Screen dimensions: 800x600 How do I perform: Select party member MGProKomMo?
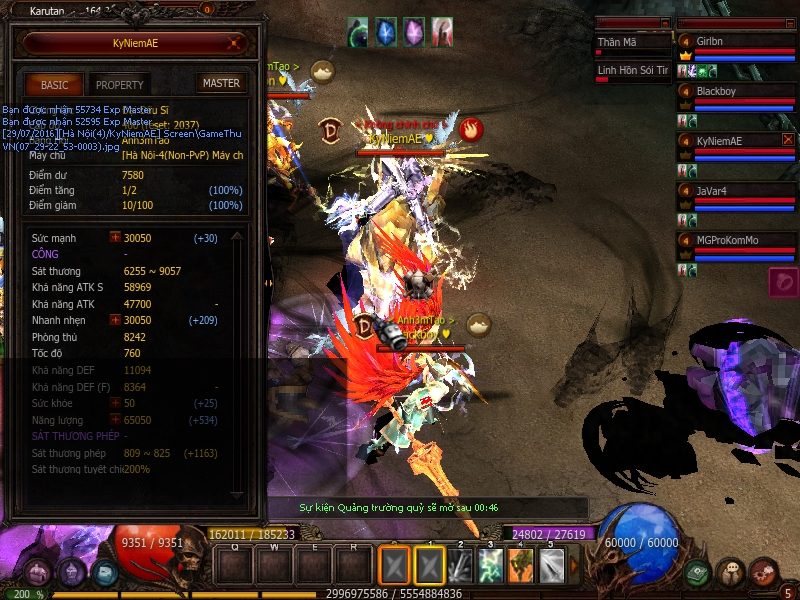[x=735, y=241]
